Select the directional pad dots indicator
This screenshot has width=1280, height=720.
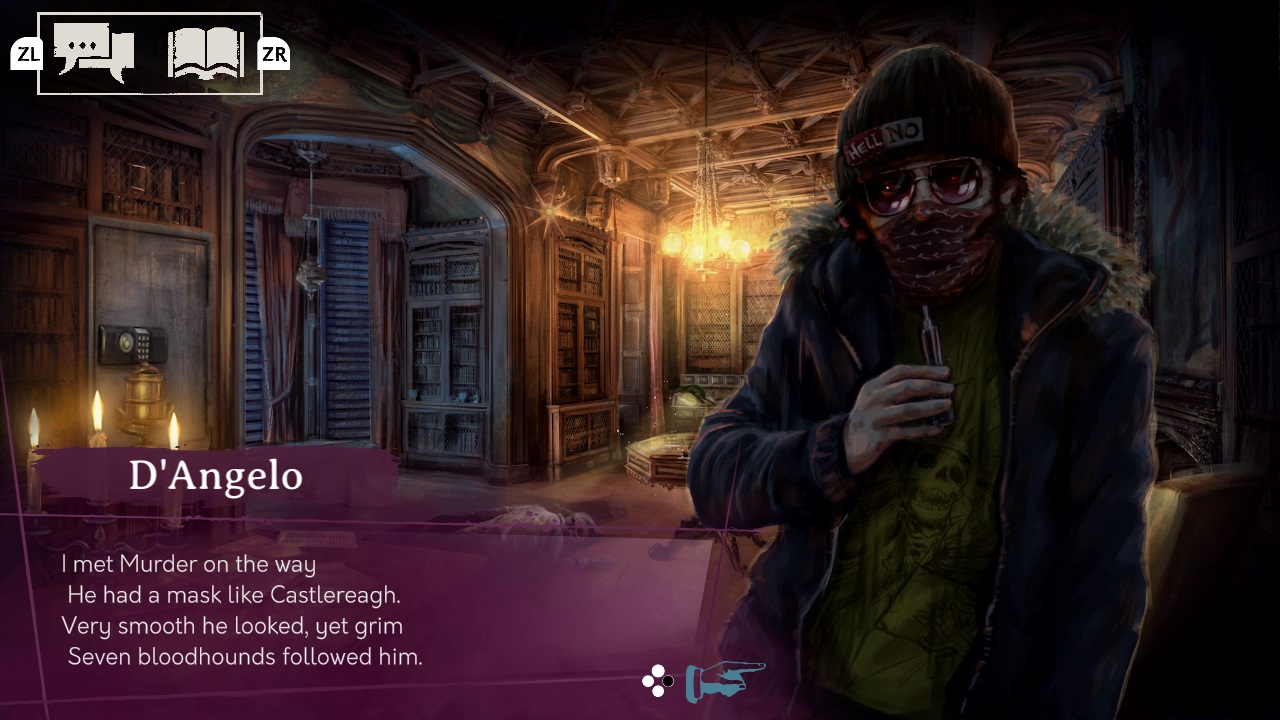point(657,678)
